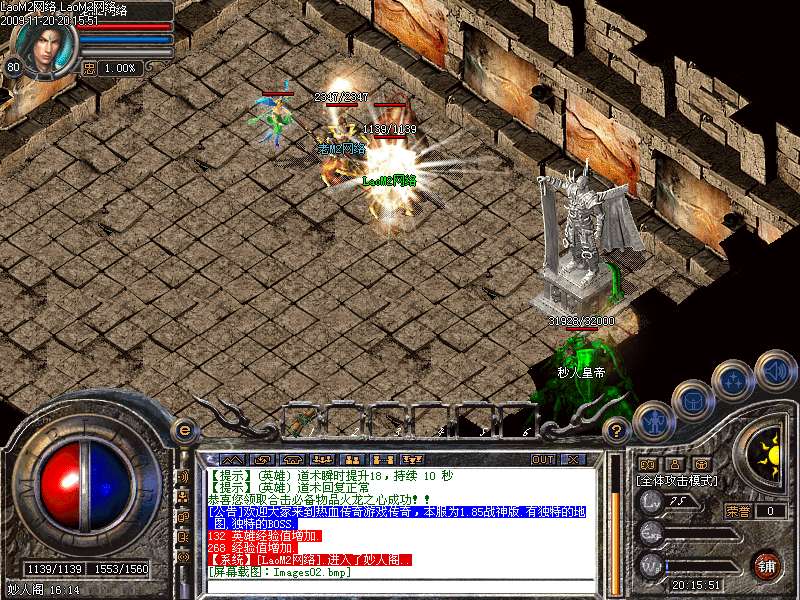Click the OUT button above chat
The height and width of the screenshot is (600, 800).
point(542,460)
